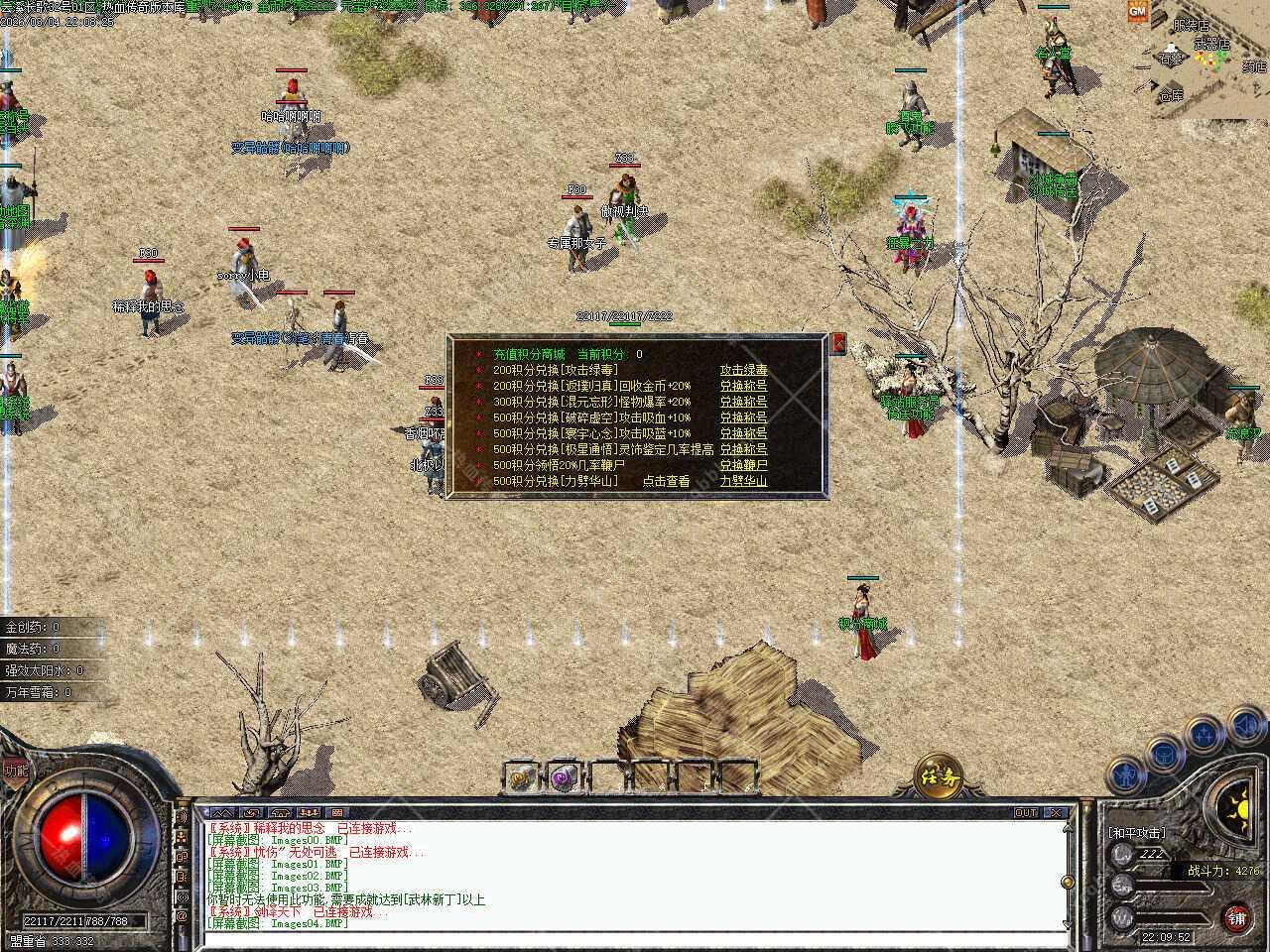1270x952 pixels.
Task: Close the 充值积分商城 shop dialog
Action: (838, 343)
